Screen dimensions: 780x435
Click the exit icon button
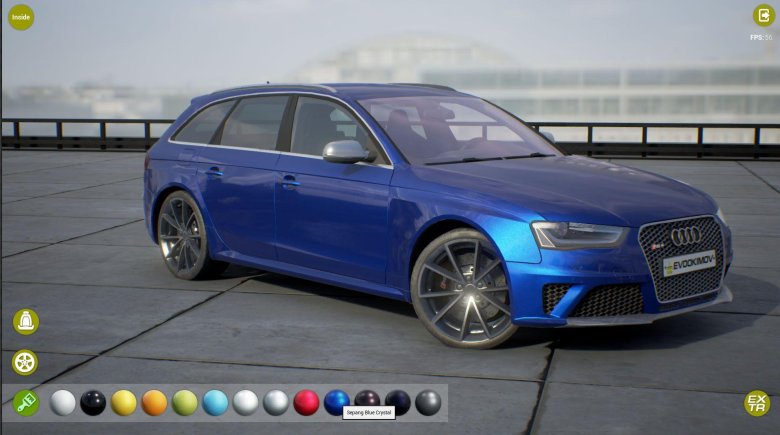[x=763, y=15]
